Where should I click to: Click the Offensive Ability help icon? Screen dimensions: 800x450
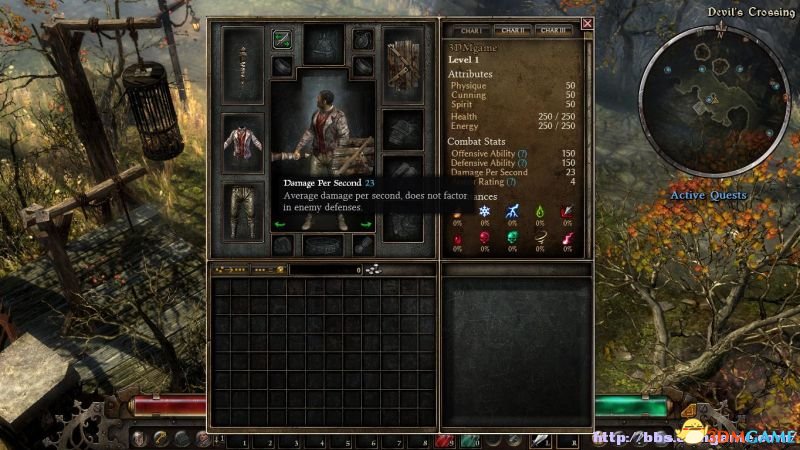pos(523,153)
